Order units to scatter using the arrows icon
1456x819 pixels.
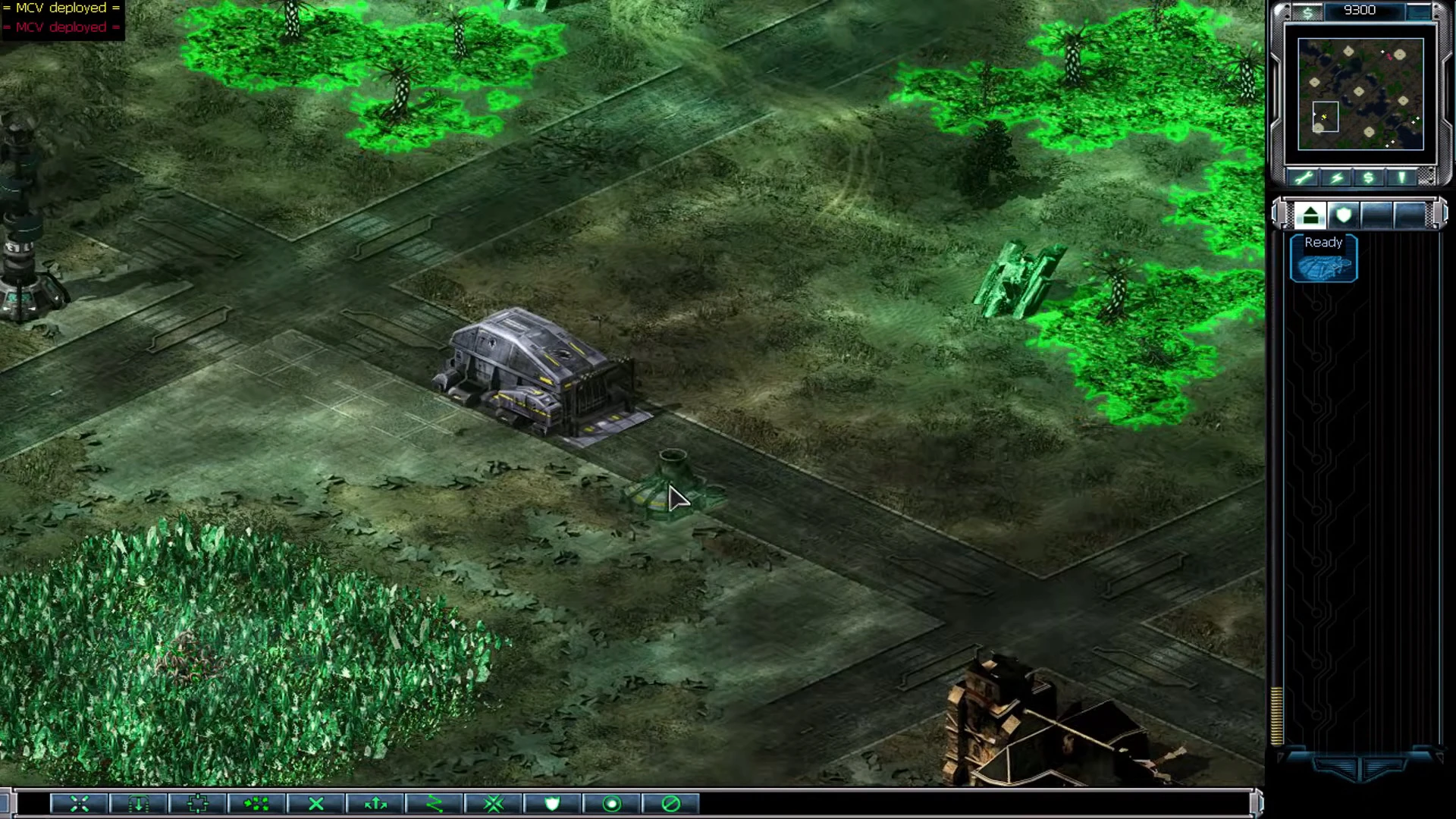point(375,804)
